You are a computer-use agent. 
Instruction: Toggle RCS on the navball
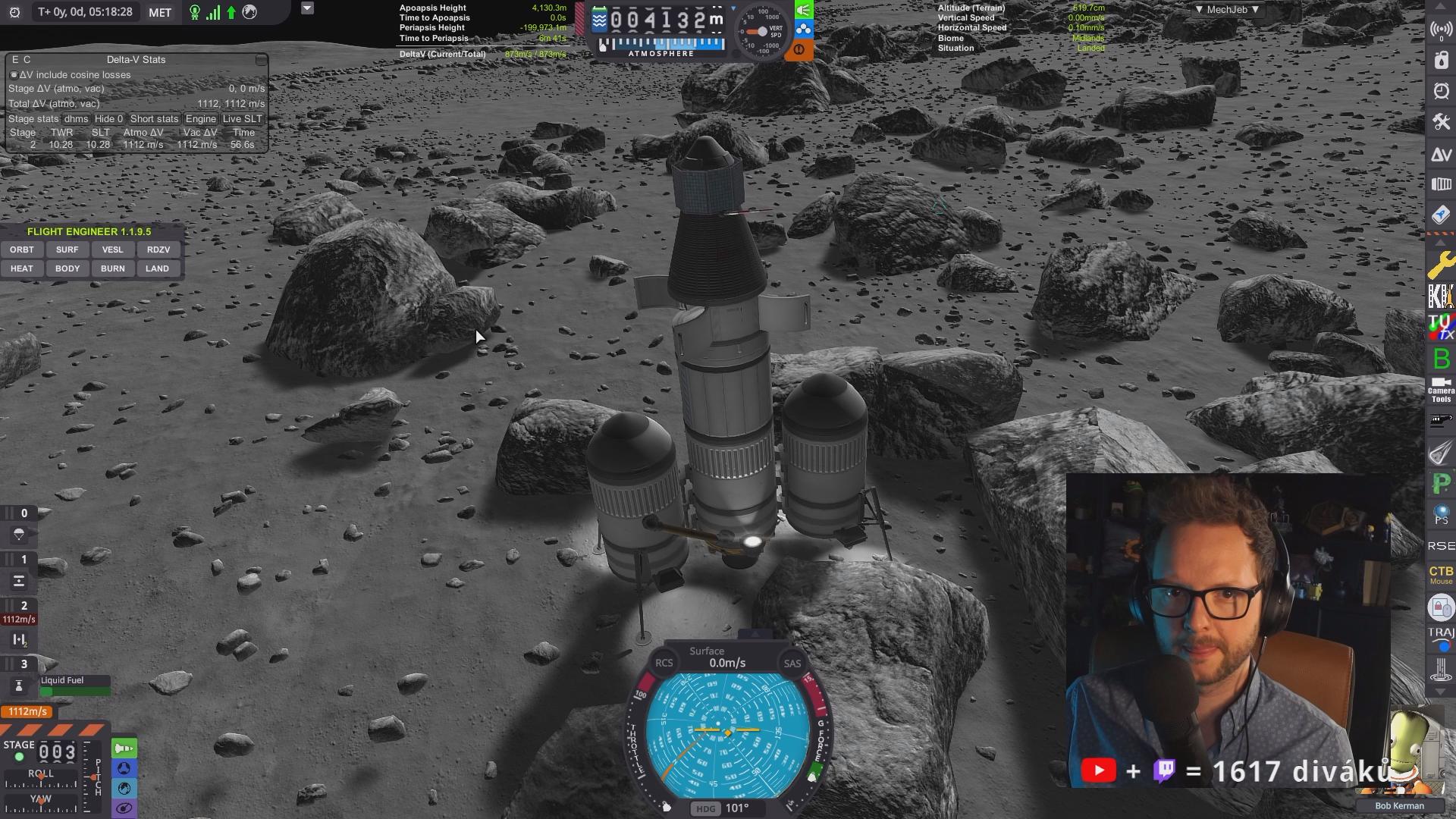tap(664, 663)
